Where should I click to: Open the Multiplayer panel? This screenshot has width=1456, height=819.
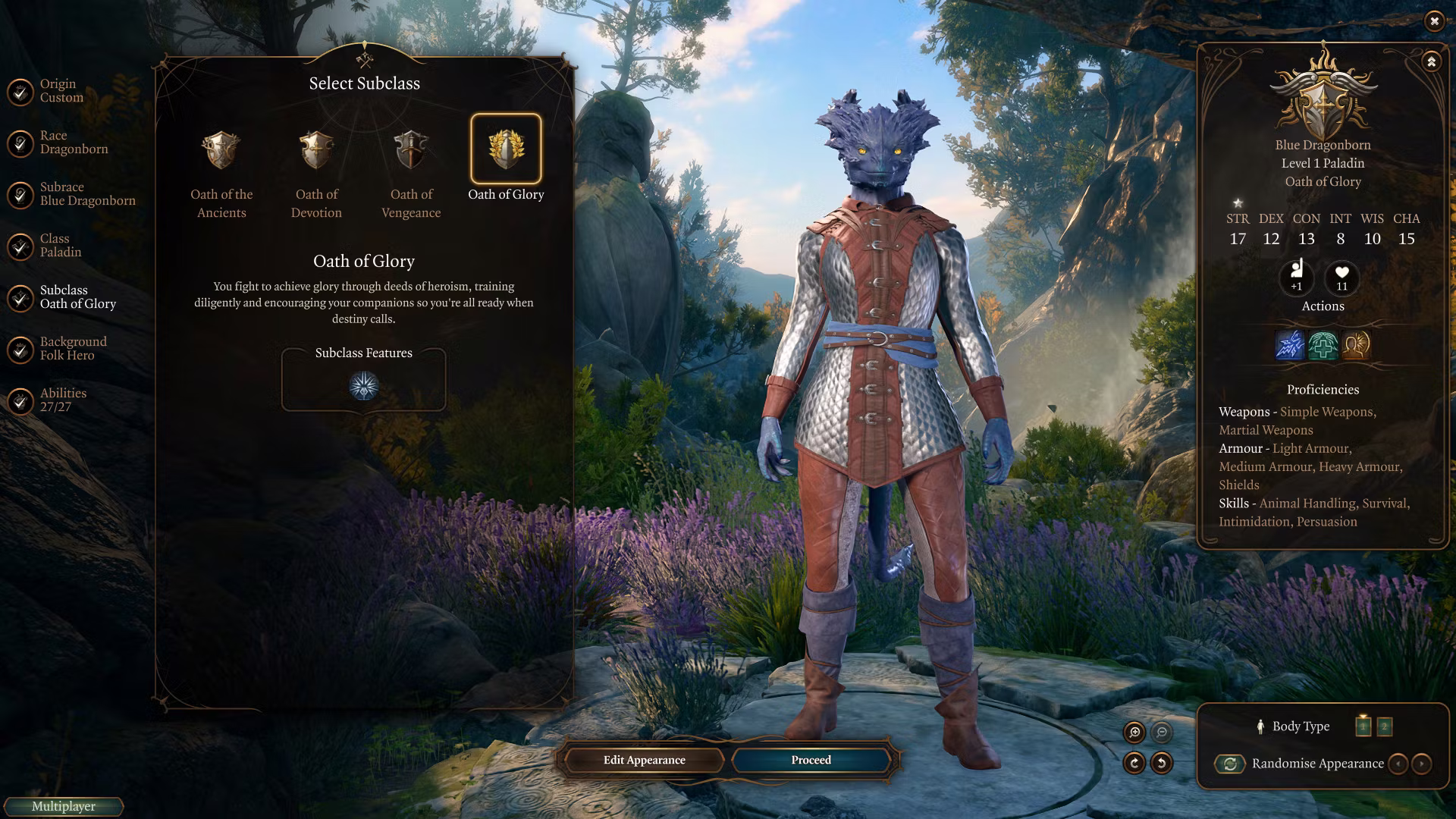click(x=64, y=807)
